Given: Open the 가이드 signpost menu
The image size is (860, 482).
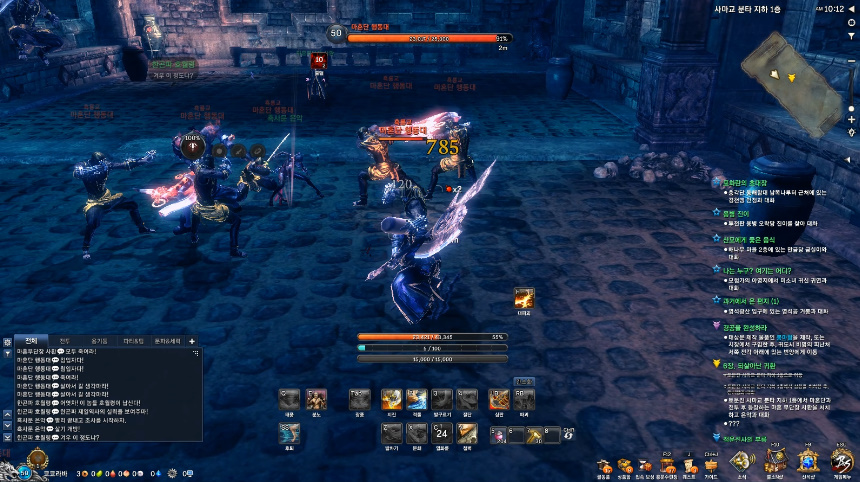Looking at the screenshot, I should (710, 465).
